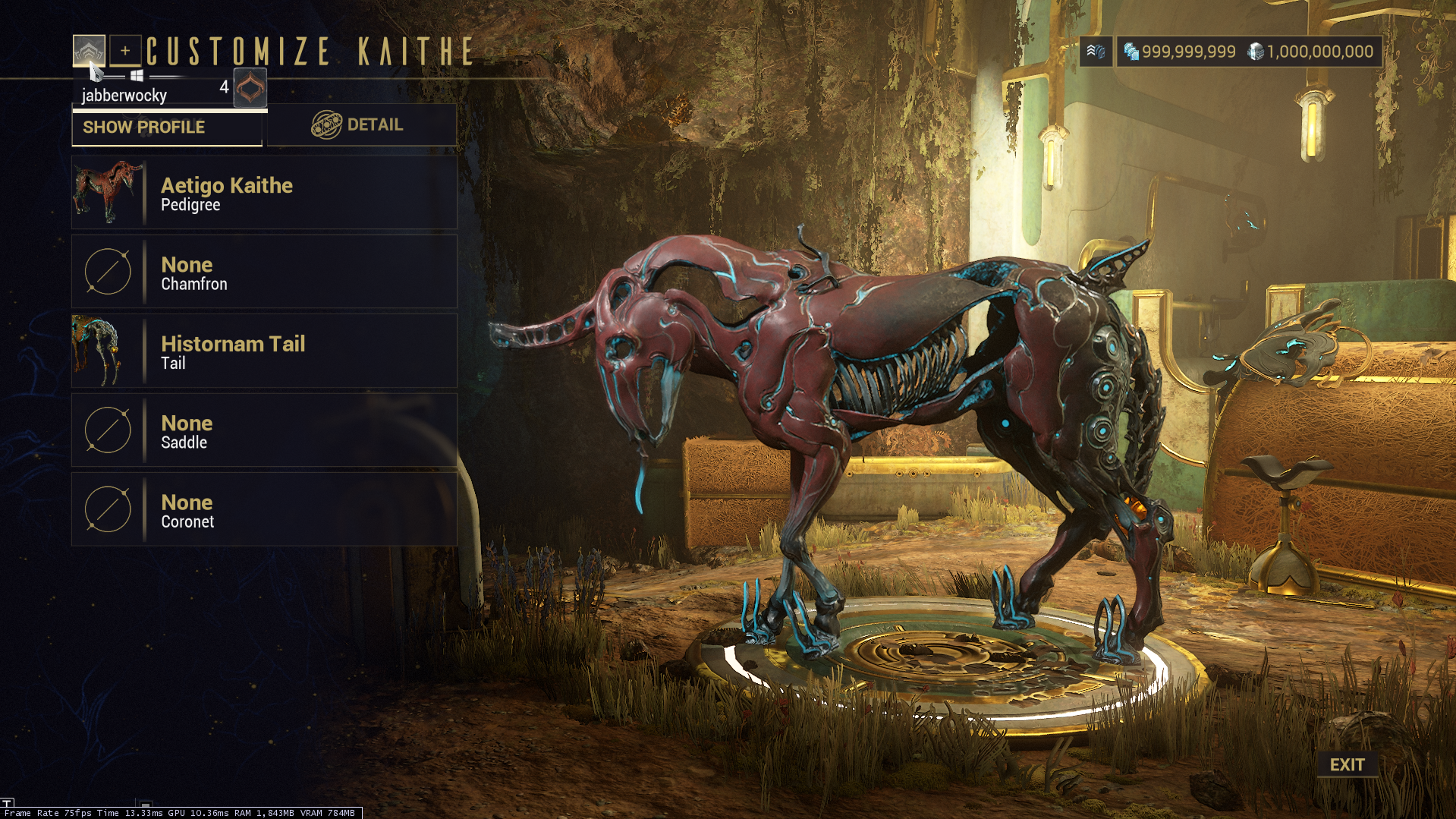This screenshot has width=1456, height=819.
Task: Select the Saddle customization slot
Action: tap(264, 430)
